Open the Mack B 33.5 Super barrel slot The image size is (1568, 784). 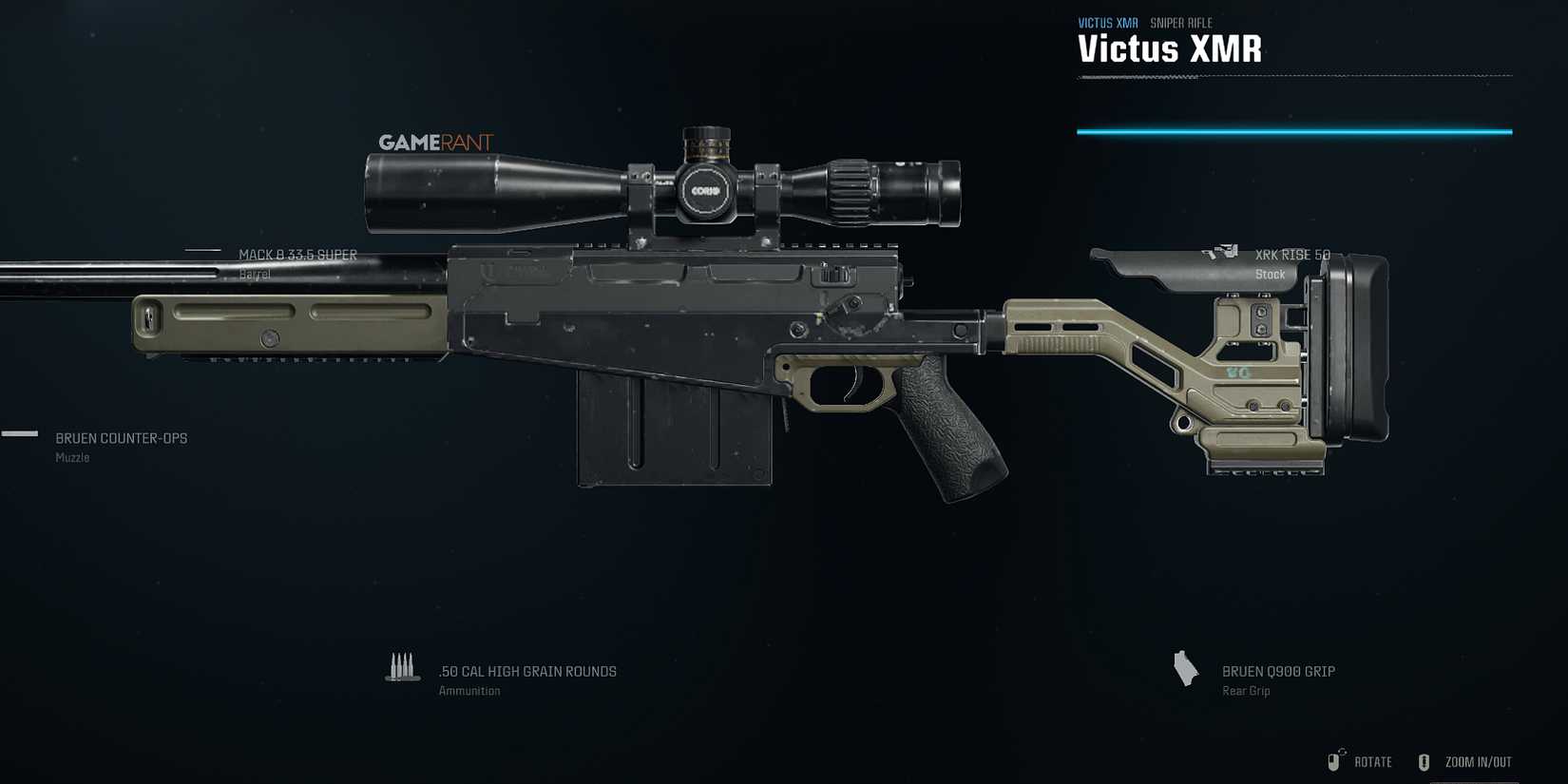coord(298,255)
